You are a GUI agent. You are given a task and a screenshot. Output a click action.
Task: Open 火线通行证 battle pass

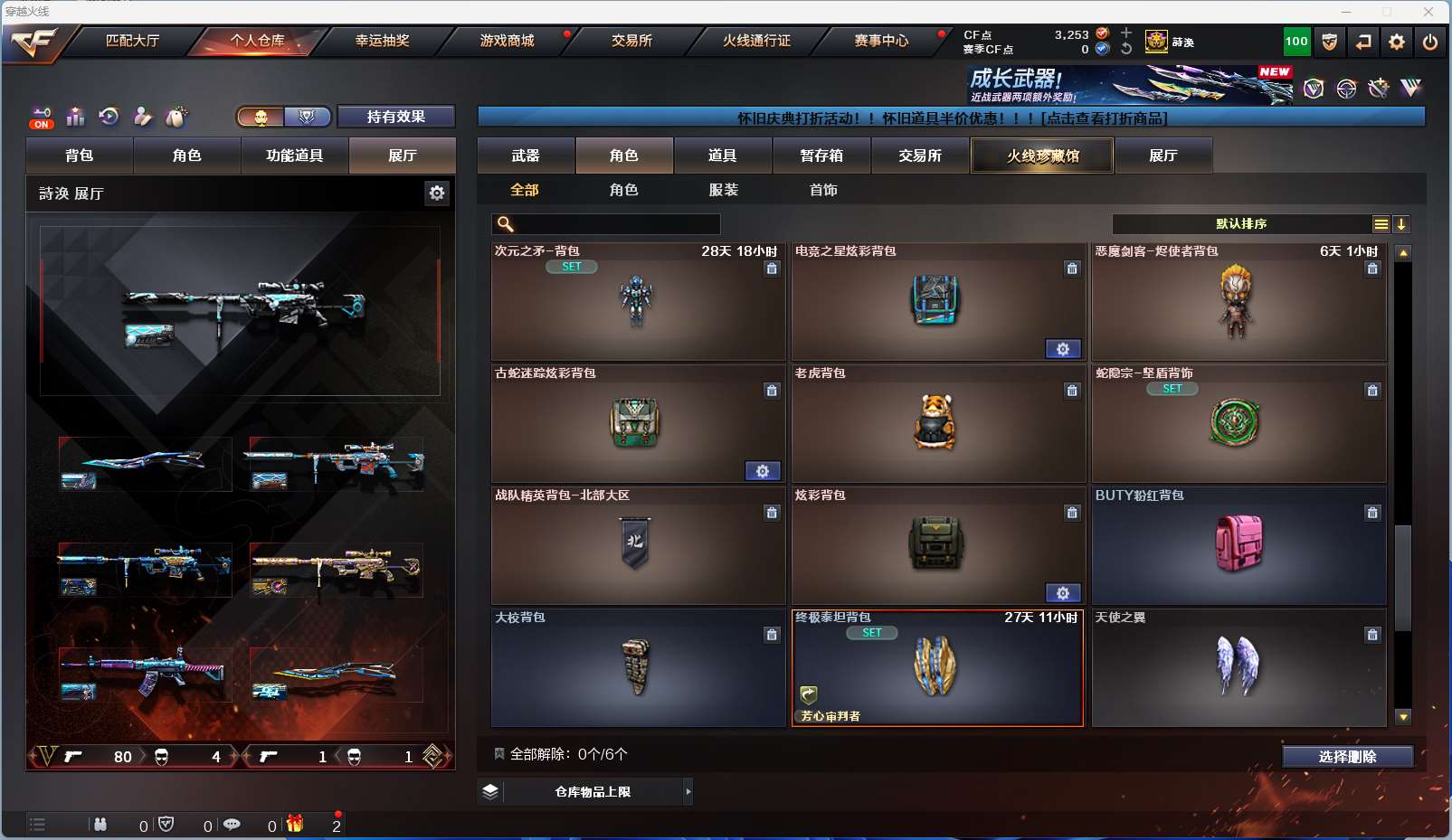tap(756, 41)
